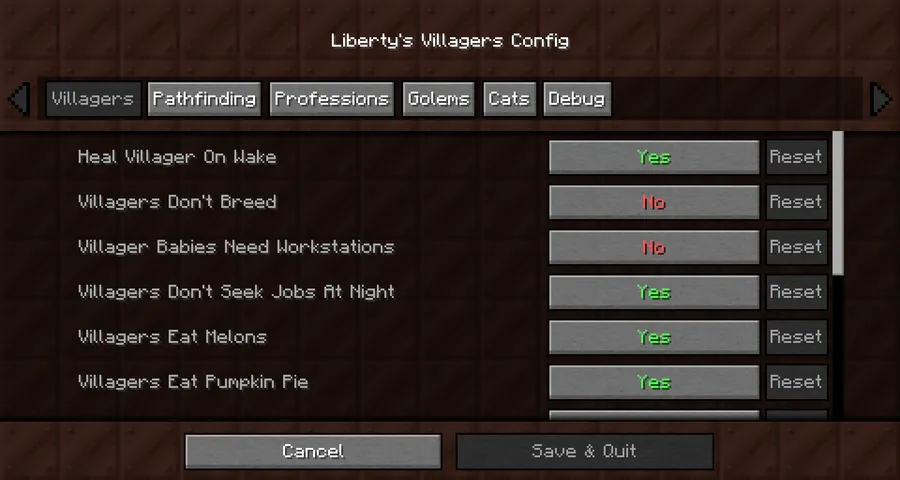This screenshot has height=480, width=900.
Task: Reset Villagers Eat Melons option
Action: [796, 337]
